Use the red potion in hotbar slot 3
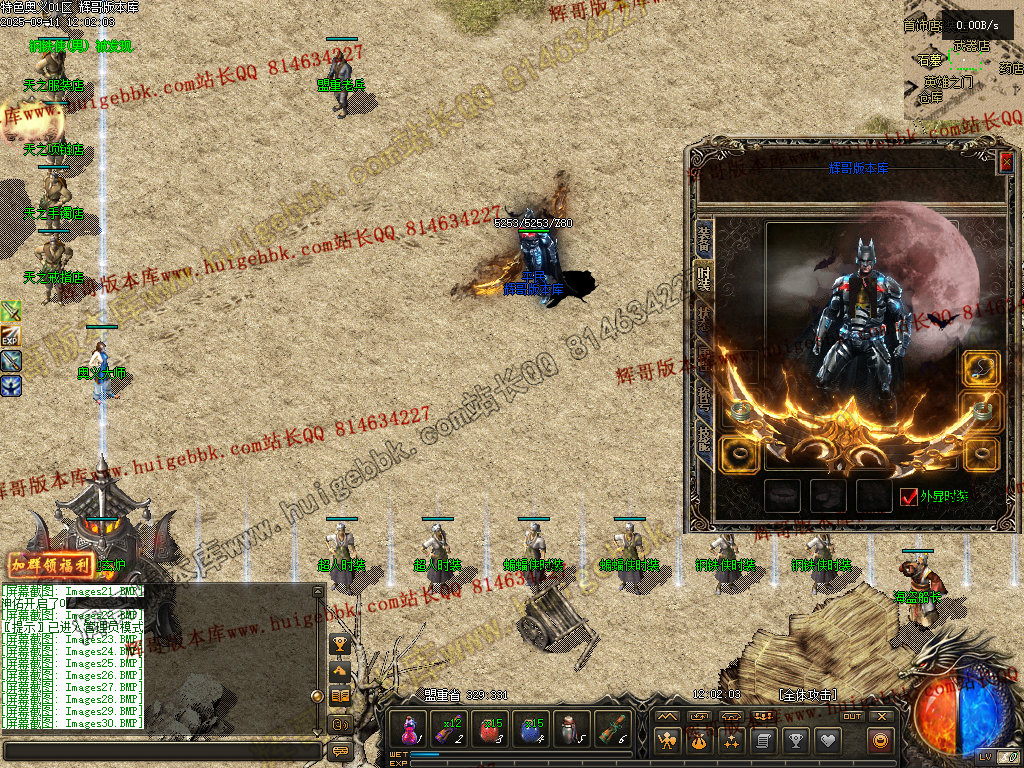 [489, 729]
